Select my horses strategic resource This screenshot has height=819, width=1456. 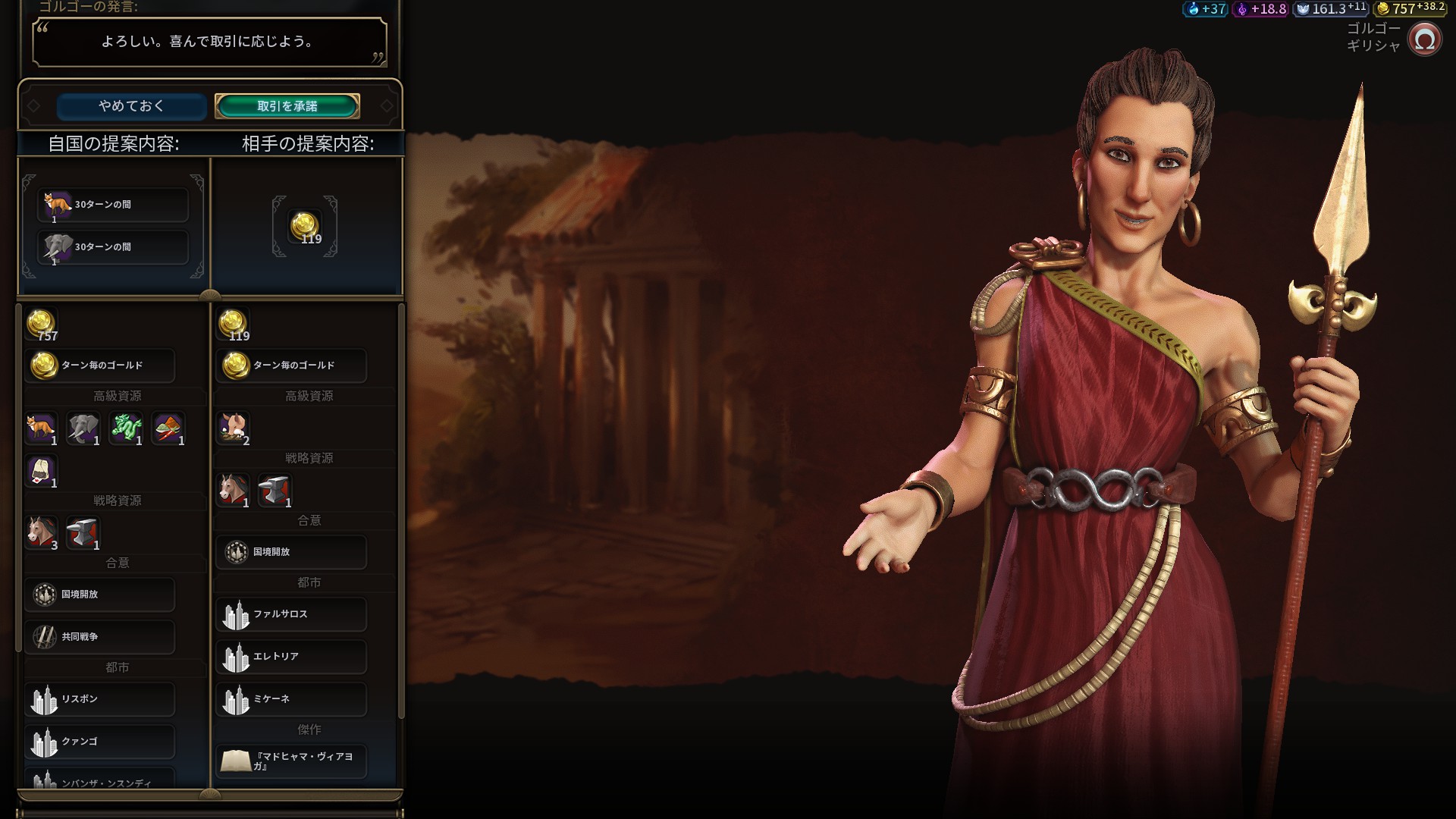tap(42, 532)
